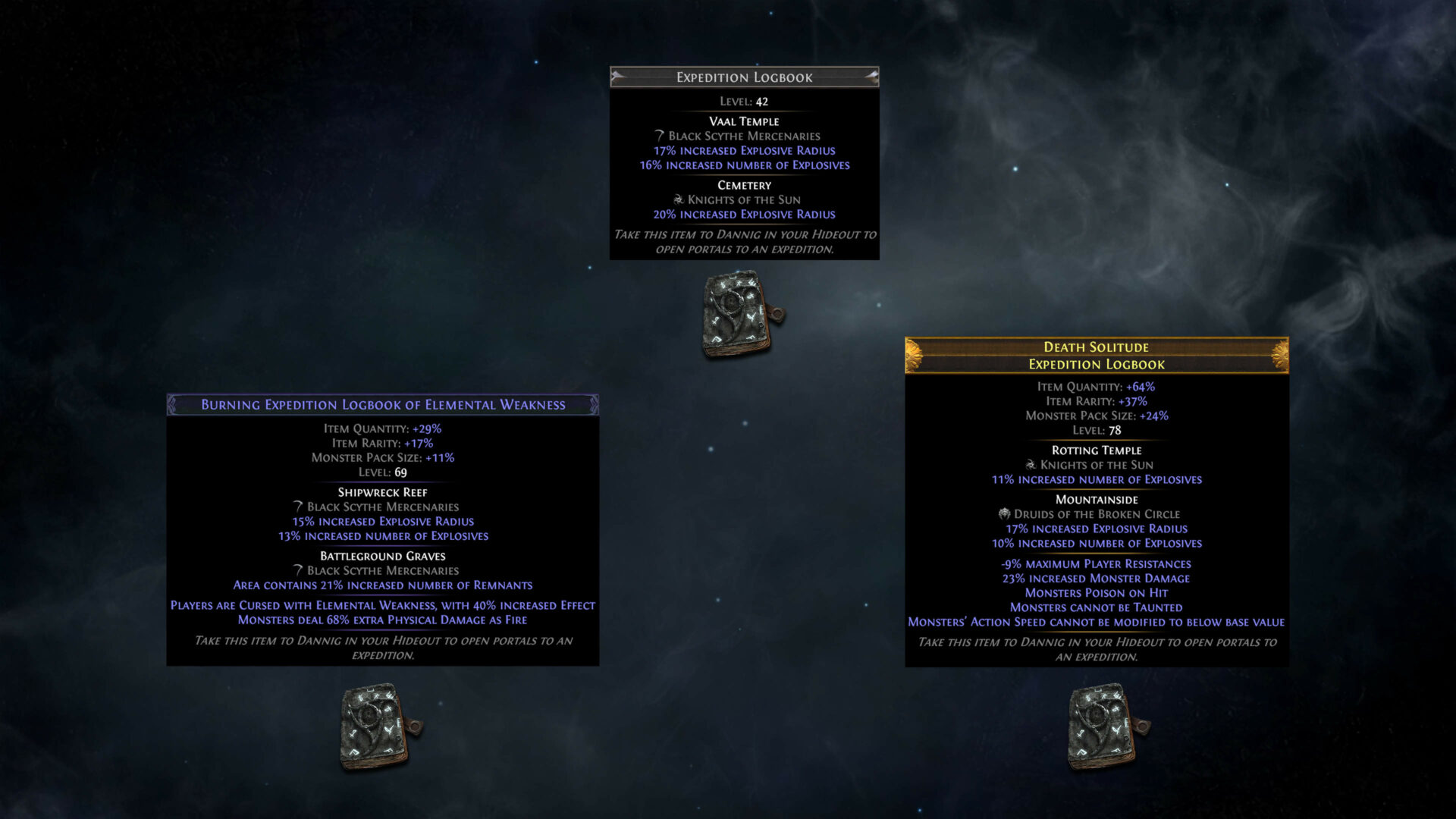Click the Black Scythe Mercenaries faction icon
The height and width of the screenshot is (819, 1456).
[x=657, y=136]
